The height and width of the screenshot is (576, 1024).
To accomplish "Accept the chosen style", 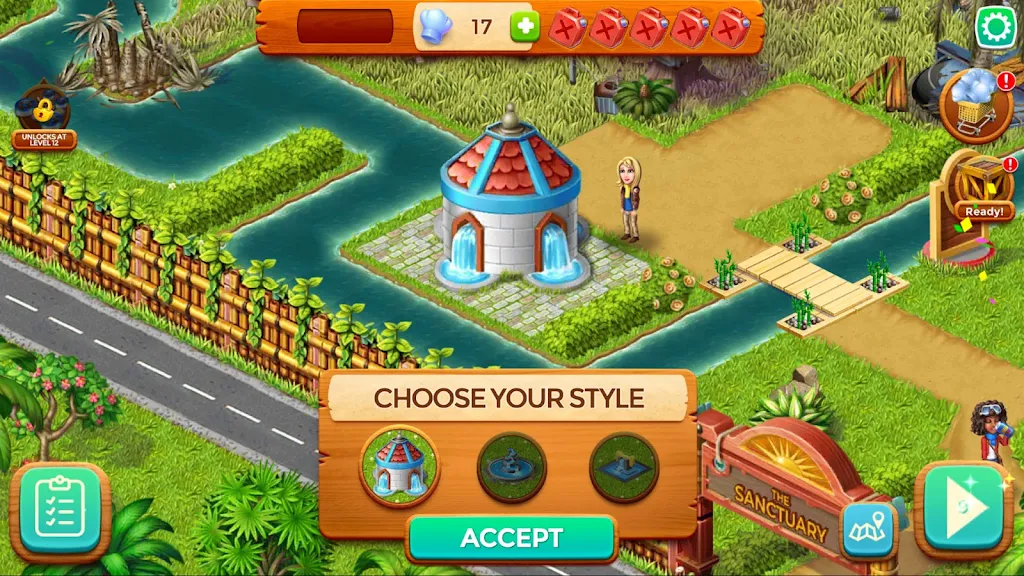I will tap(511, 539).
